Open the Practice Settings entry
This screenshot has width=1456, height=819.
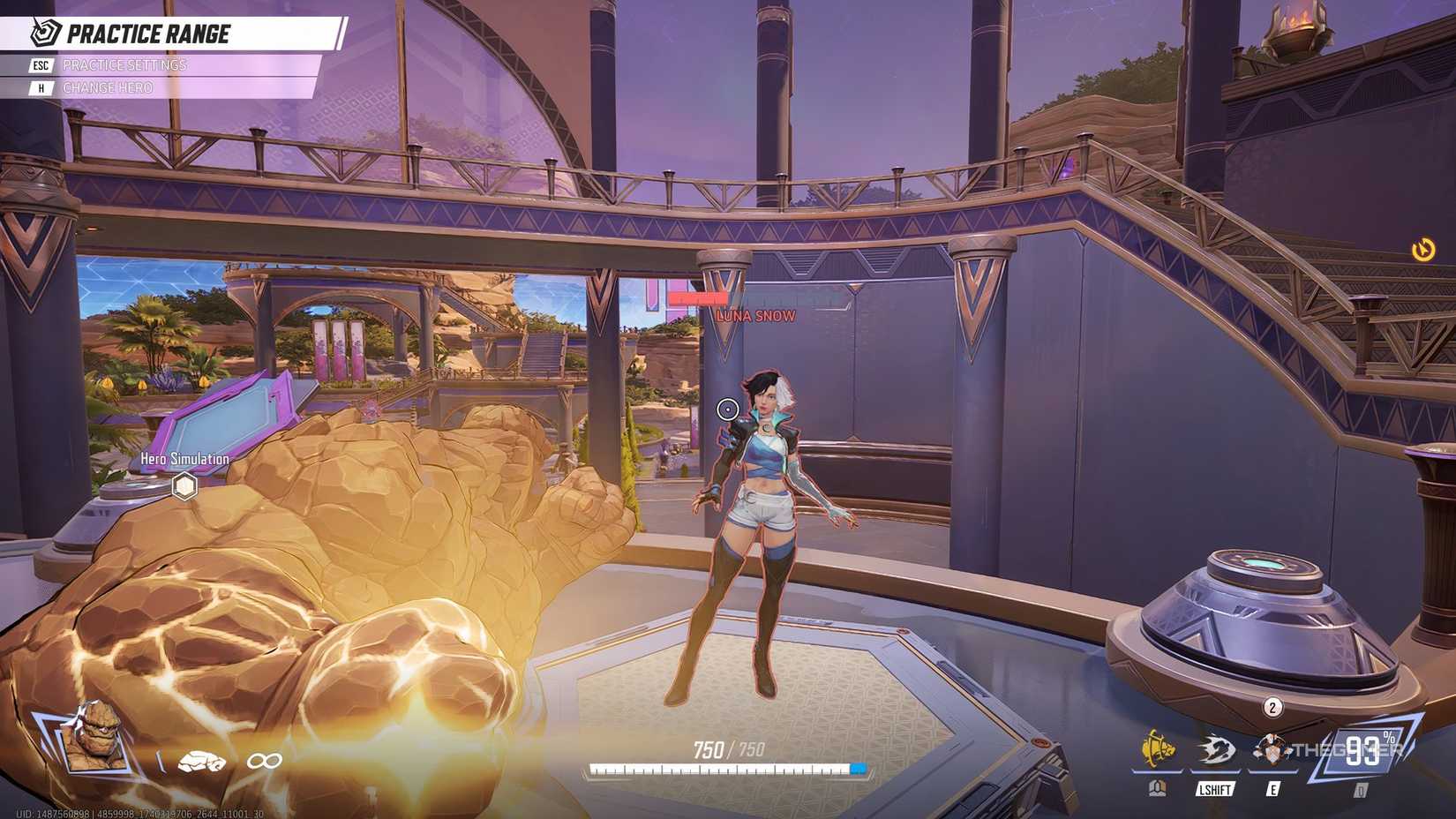[124, 65]
